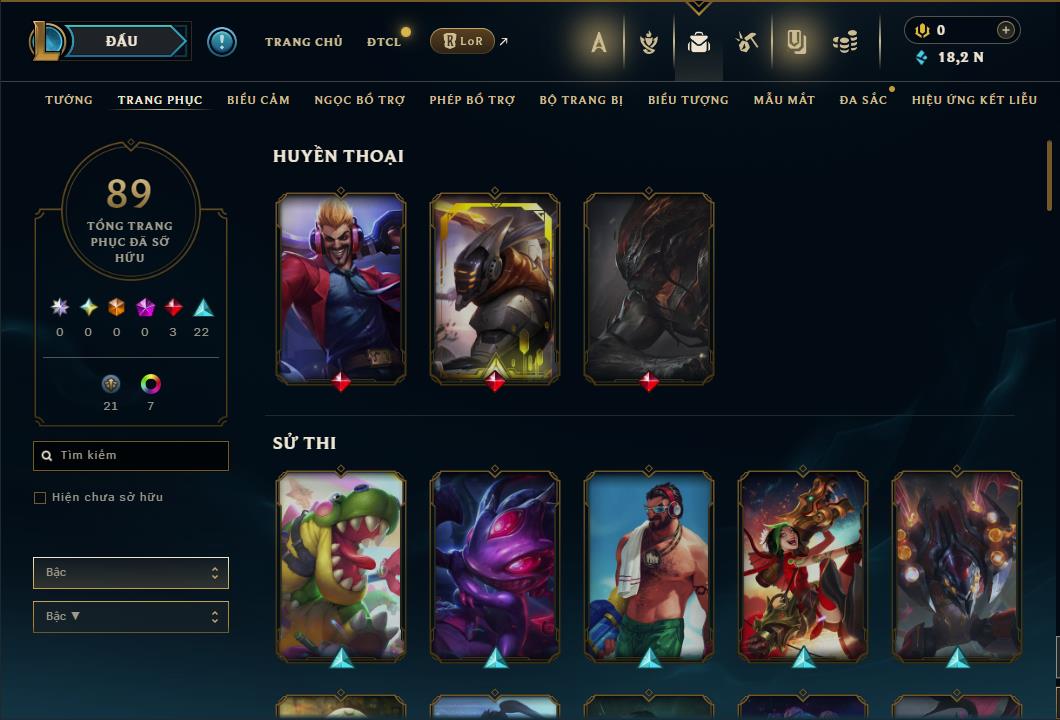Open the TRANG CHỦ home page
The width and height of the screenshot is (1060, 720).
303,42
